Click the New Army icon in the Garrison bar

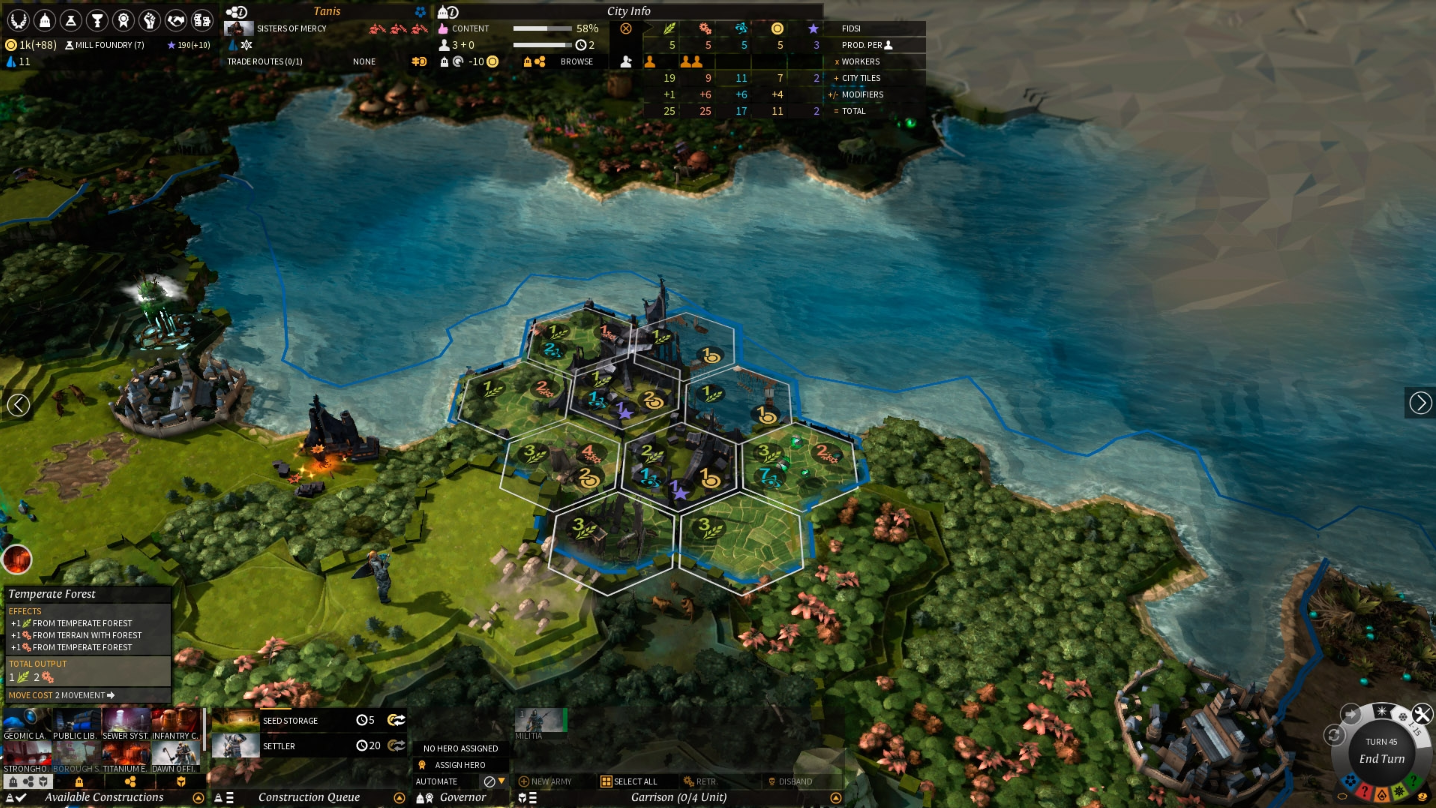(x=524, y=781)
